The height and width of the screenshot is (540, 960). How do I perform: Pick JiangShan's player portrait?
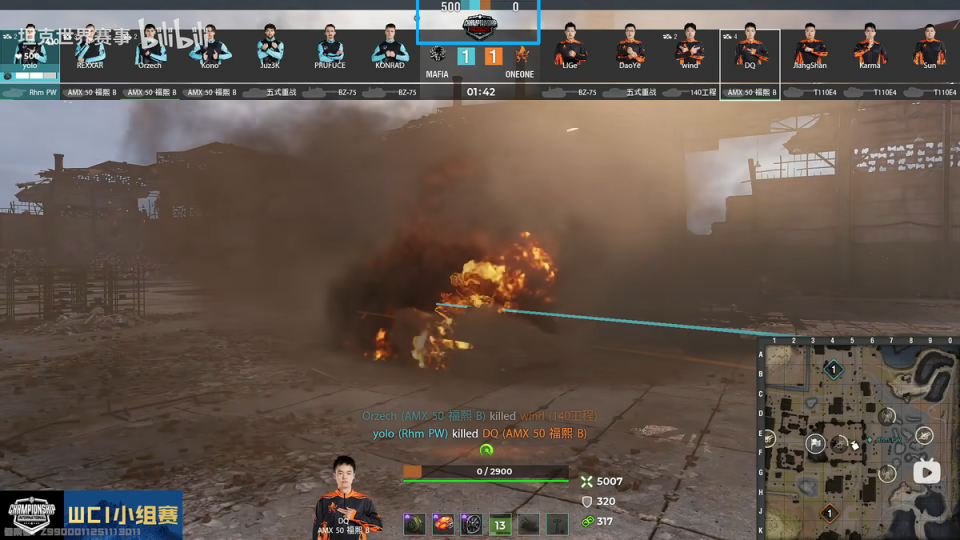tap(810, 47)
